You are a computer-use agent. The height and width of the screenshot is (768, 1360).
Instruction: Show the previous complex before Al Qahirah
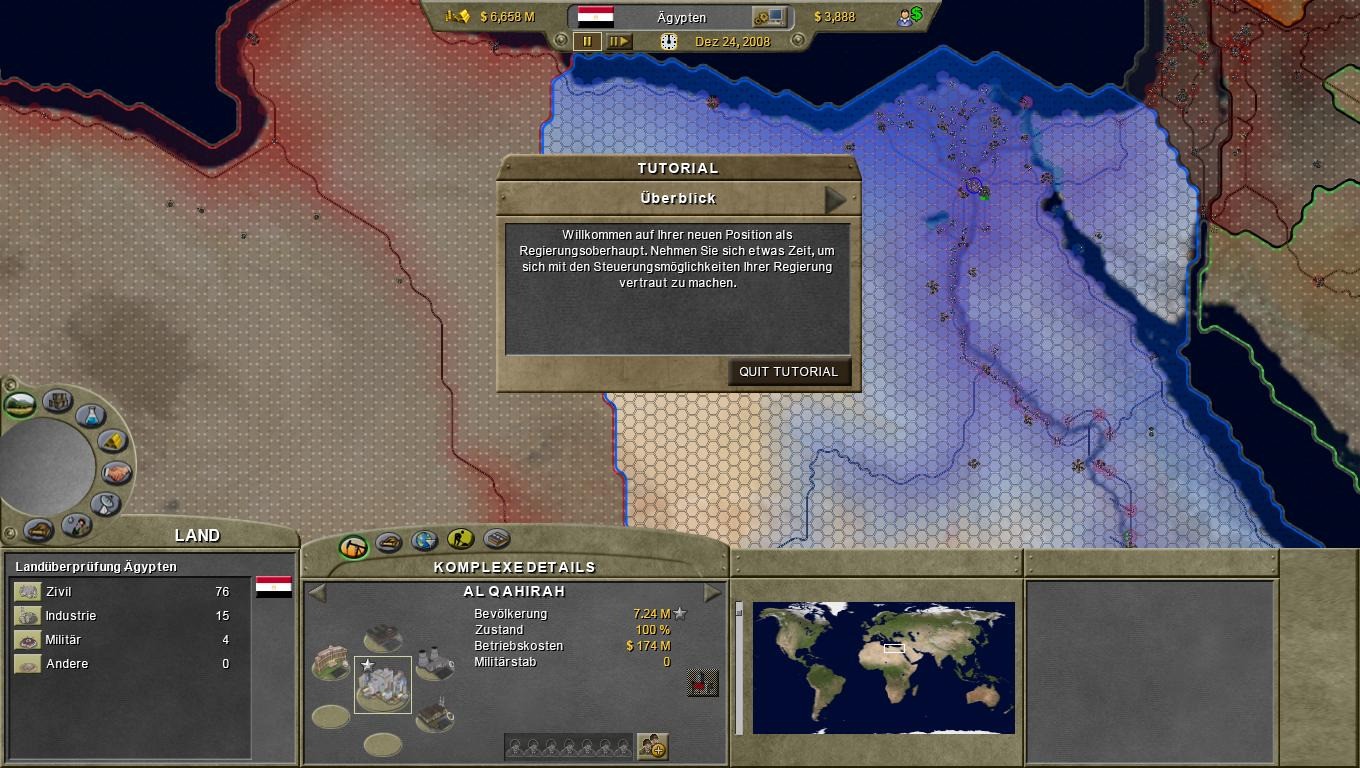(x=317, y=593)
